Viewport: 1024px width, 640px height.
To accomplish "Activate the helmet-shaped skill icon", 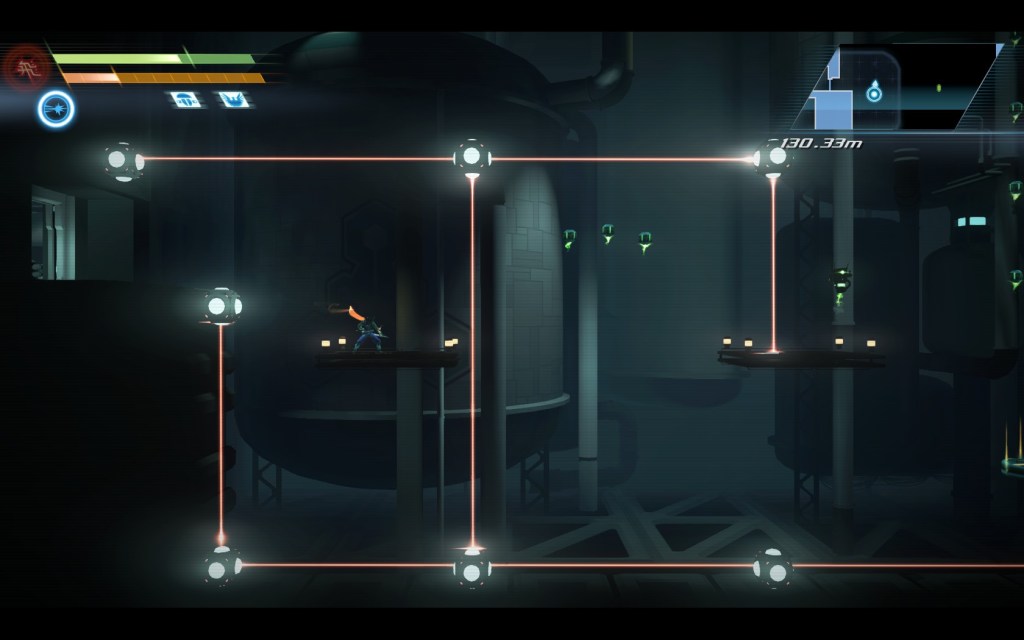I will (x=183, y=99).
